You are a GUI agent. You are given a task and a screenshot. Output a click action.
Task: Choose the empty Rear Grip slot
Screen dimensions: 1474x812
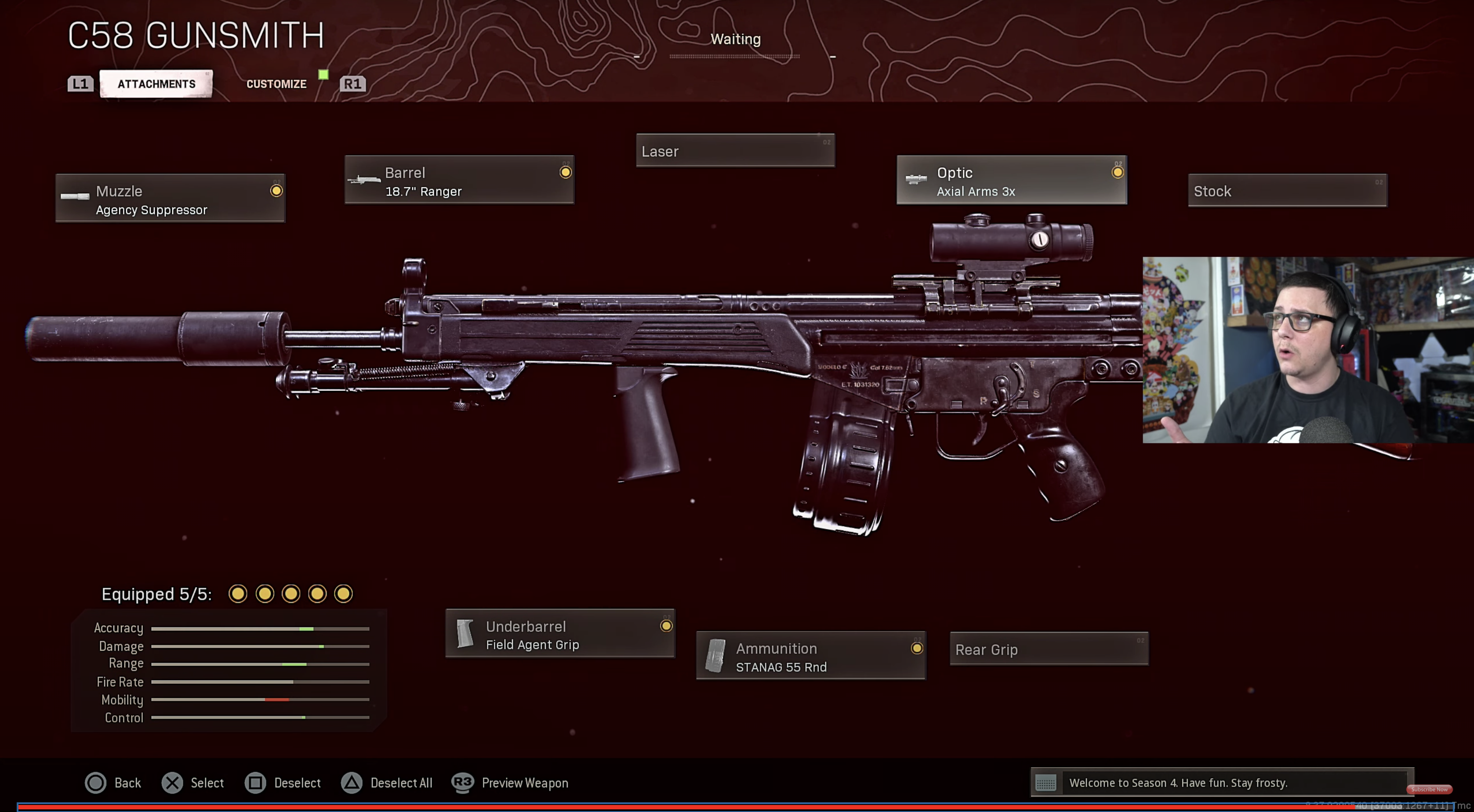1048,649
